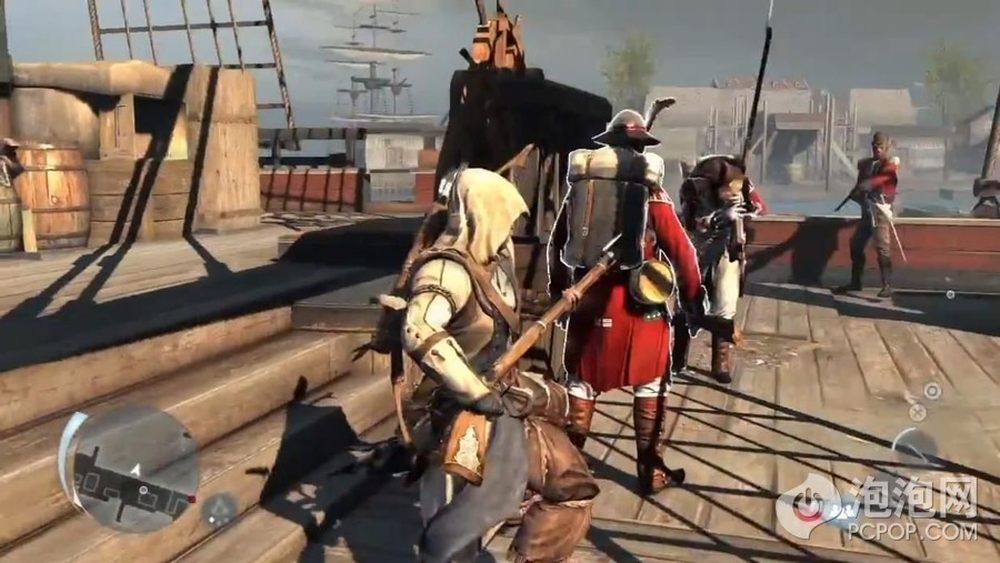Viewport: 1000px width, 563px height.
Task: Click the circular minimap
Action: pyautogui.click(x=129, y=467)
